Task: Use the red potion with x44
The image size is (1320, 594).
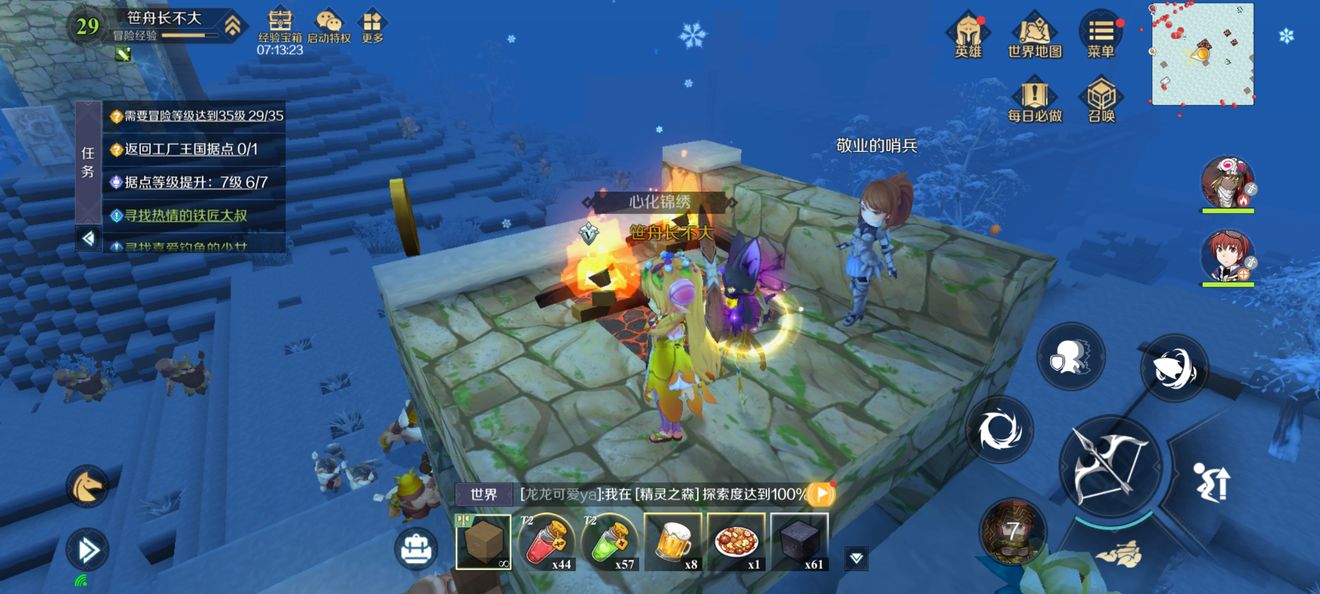Action: (546, 542)
